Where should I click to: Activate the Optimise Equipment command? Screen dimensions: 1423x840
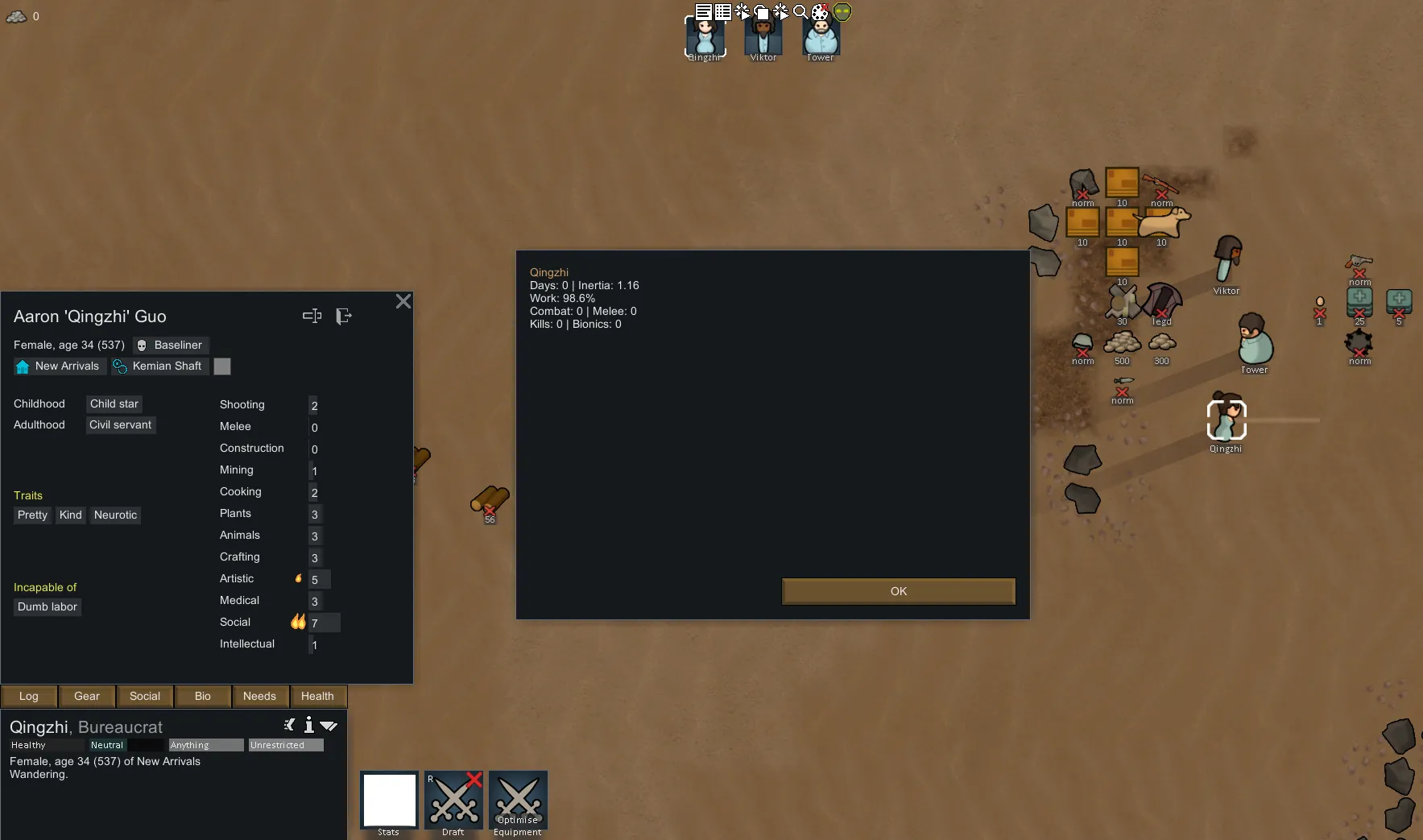click(x=518, y=801)
